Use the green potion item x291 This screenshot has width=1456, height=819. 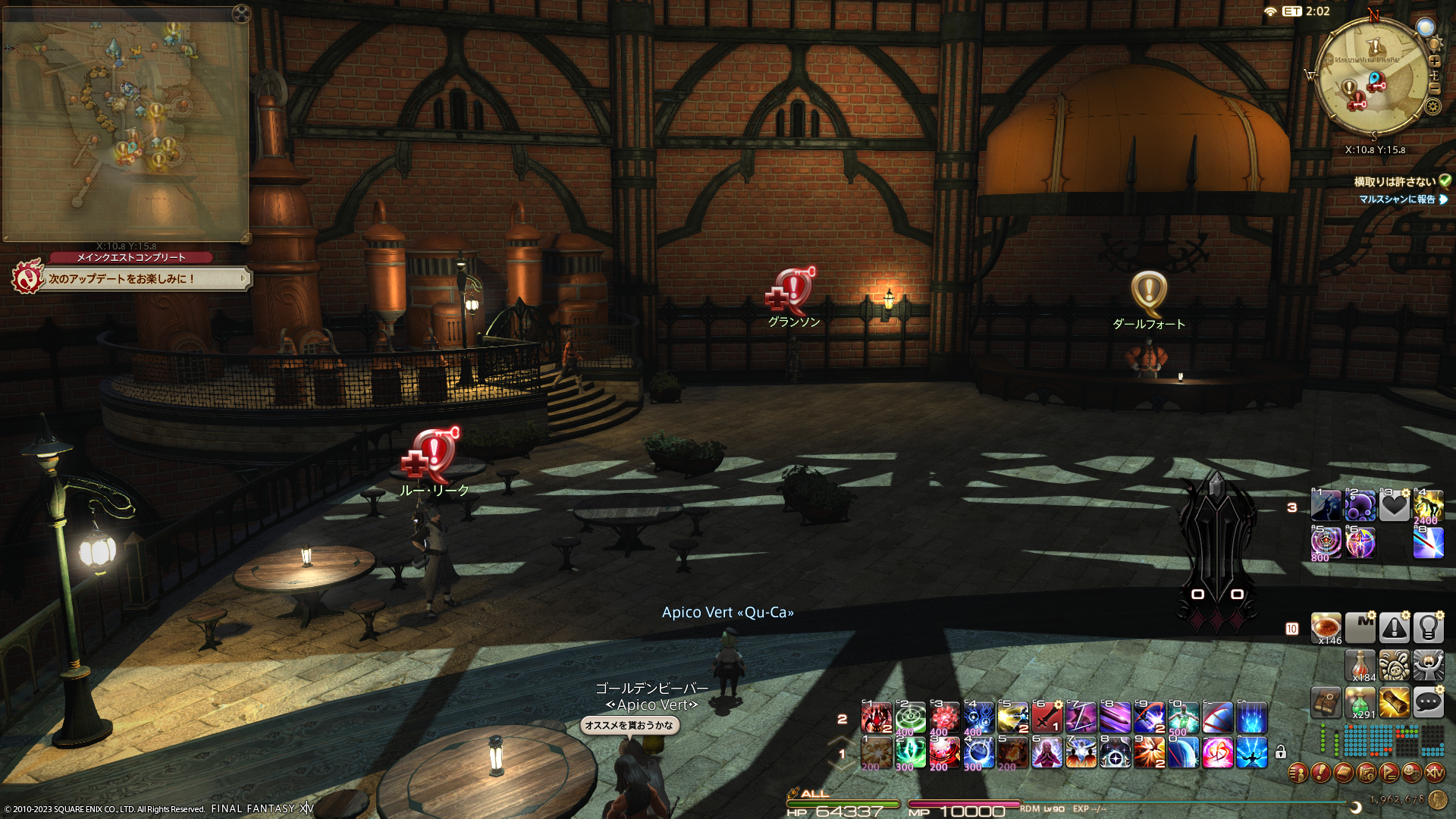click(1360, 702)
